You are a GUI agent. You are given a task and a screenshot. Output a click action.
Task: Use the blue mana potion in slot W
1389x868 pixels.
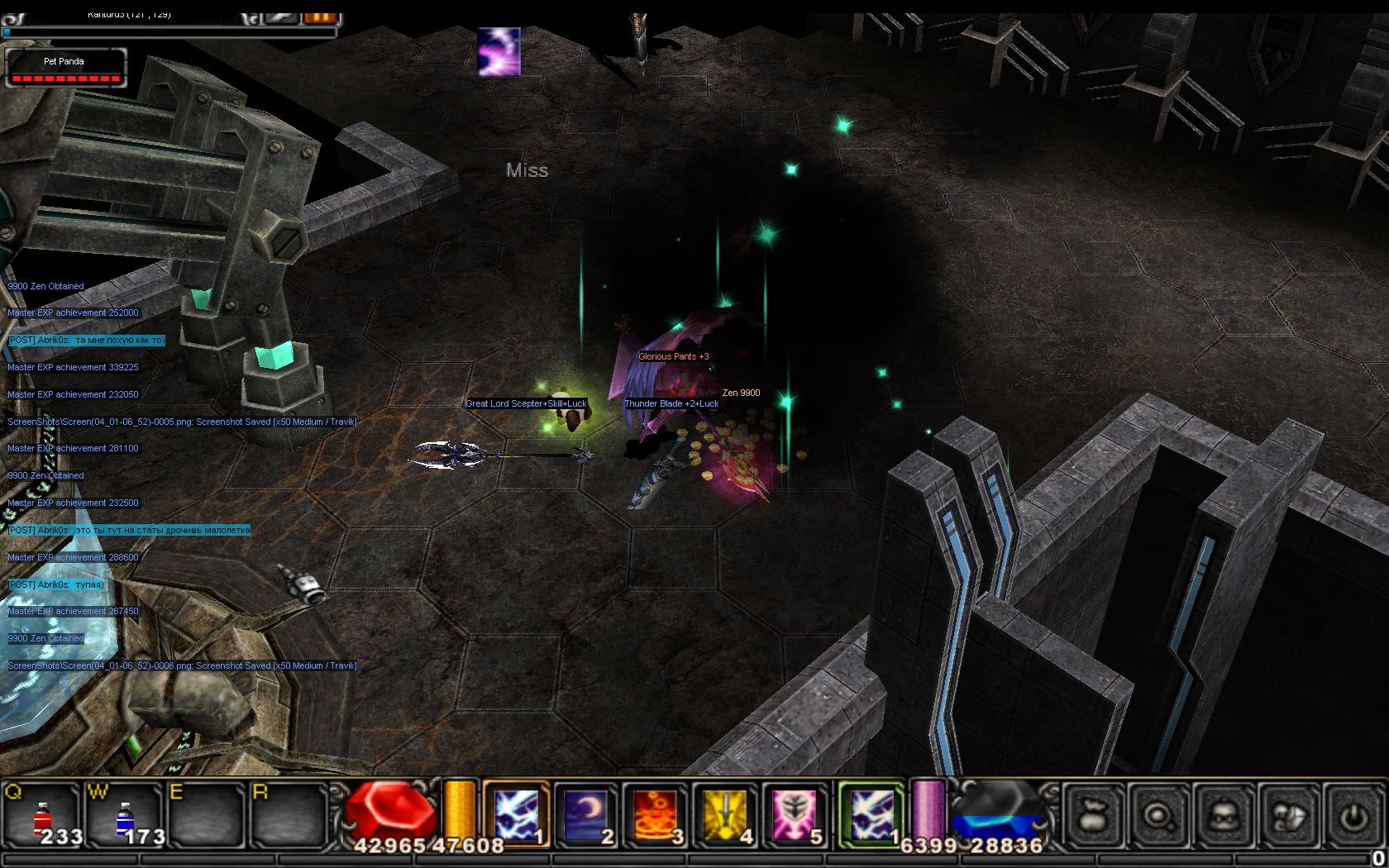click(x=125, y=815)
